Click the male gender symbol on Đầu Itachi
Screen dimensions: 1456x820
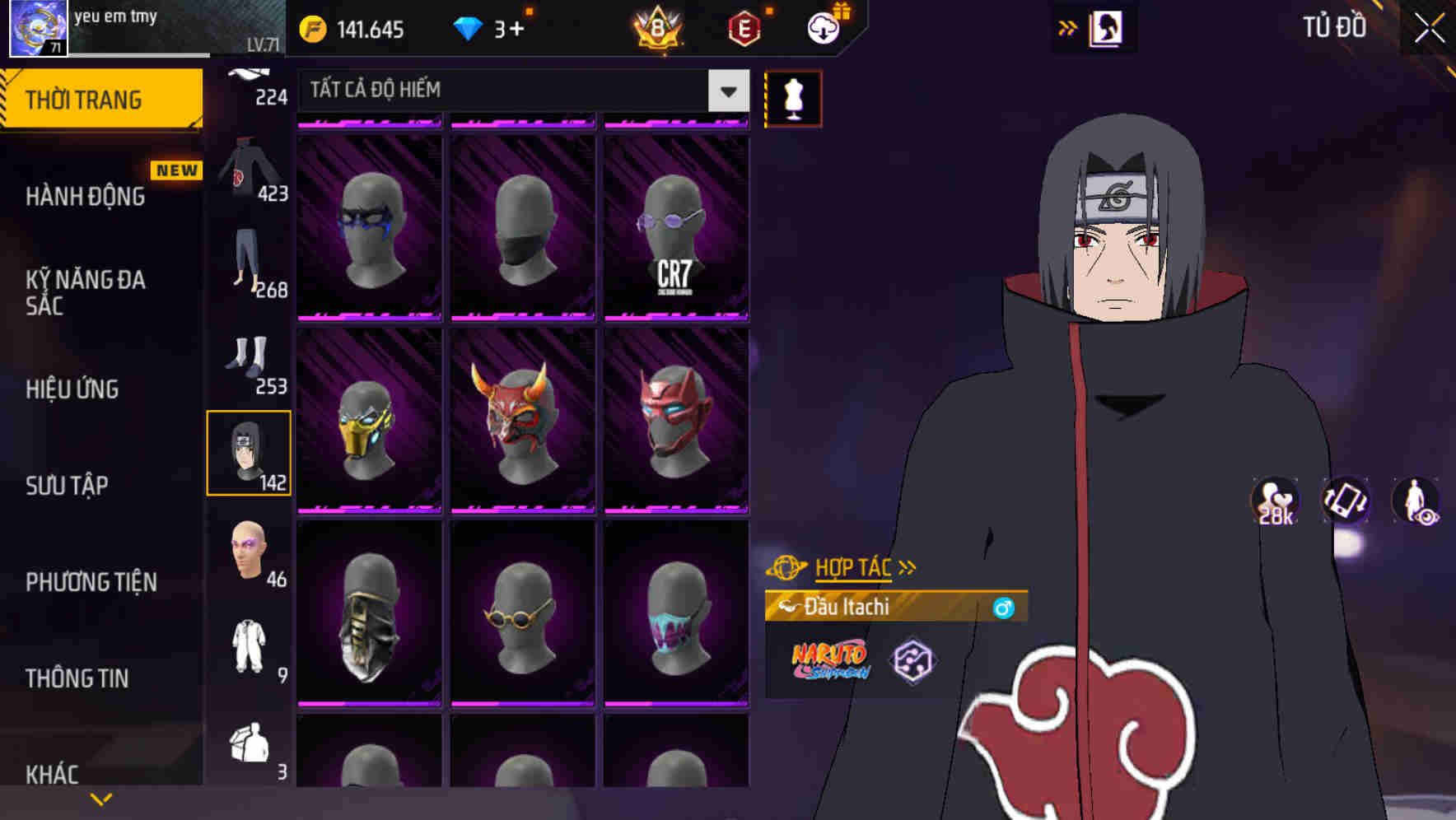1003,608
